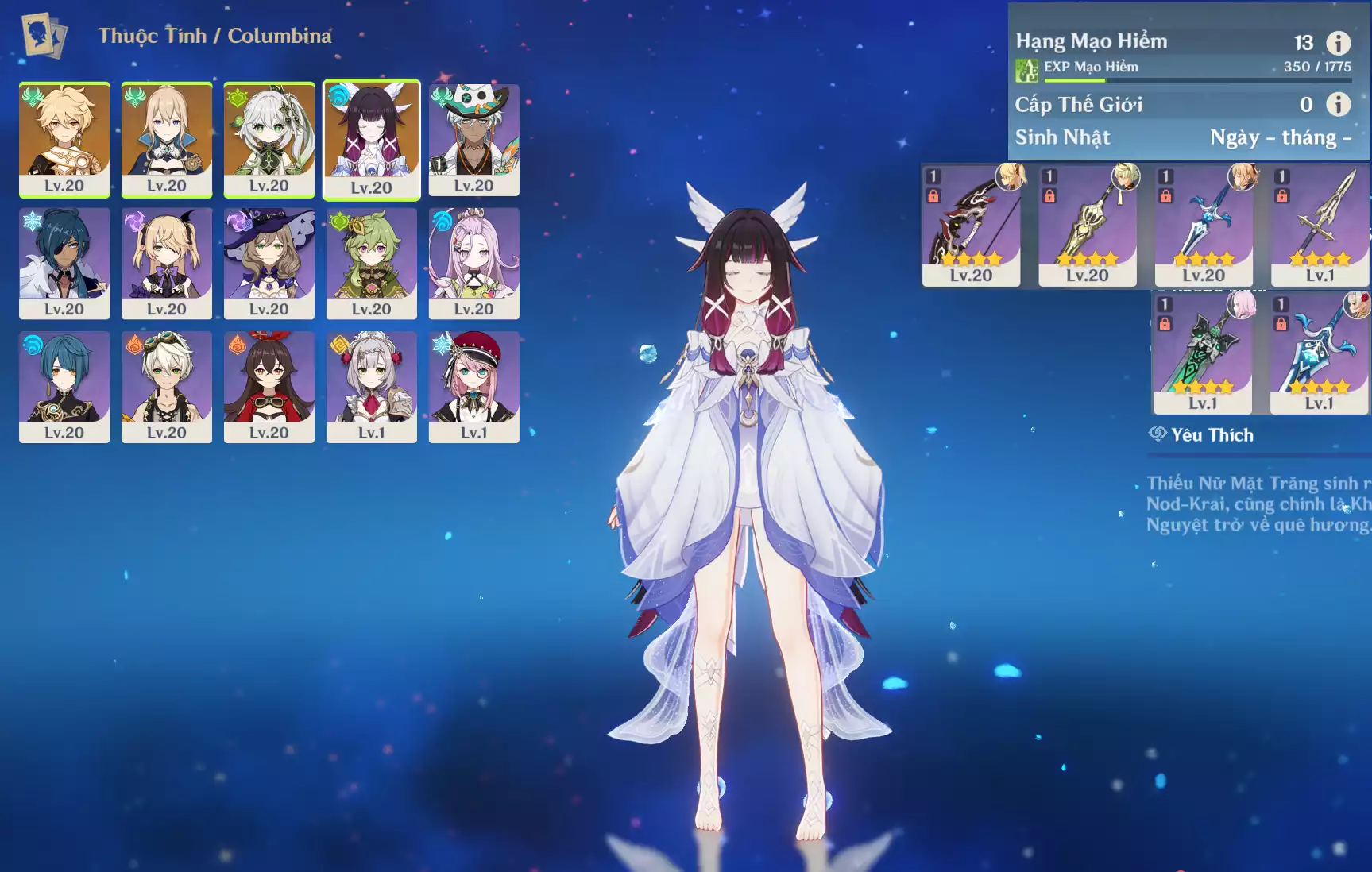The width and height of the screenshot is (1372, 872).
Task: Choose Xingqiu's character portrait
Action: pos(64,386)
